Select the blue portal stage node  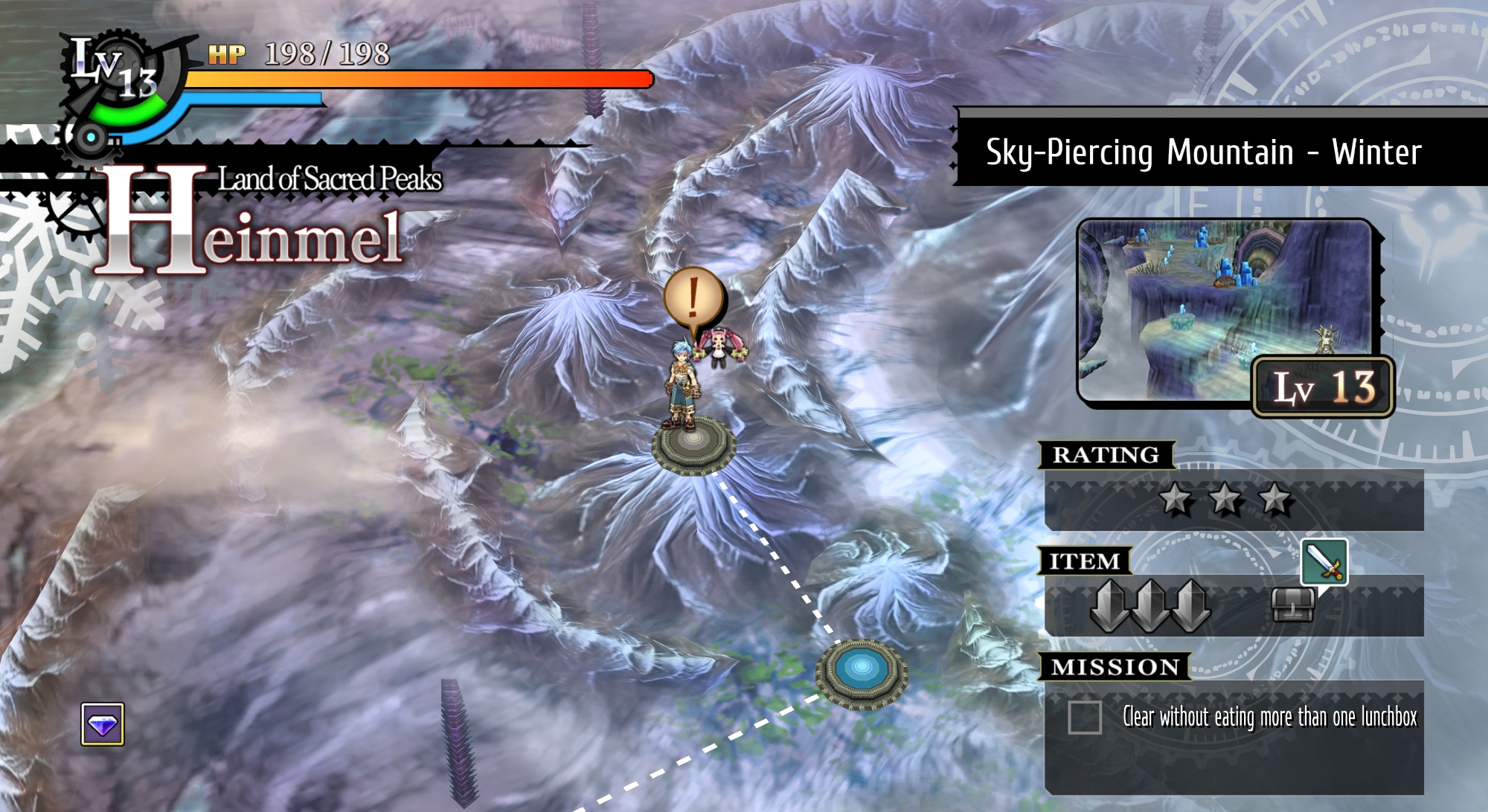click(x=862, y=671)
